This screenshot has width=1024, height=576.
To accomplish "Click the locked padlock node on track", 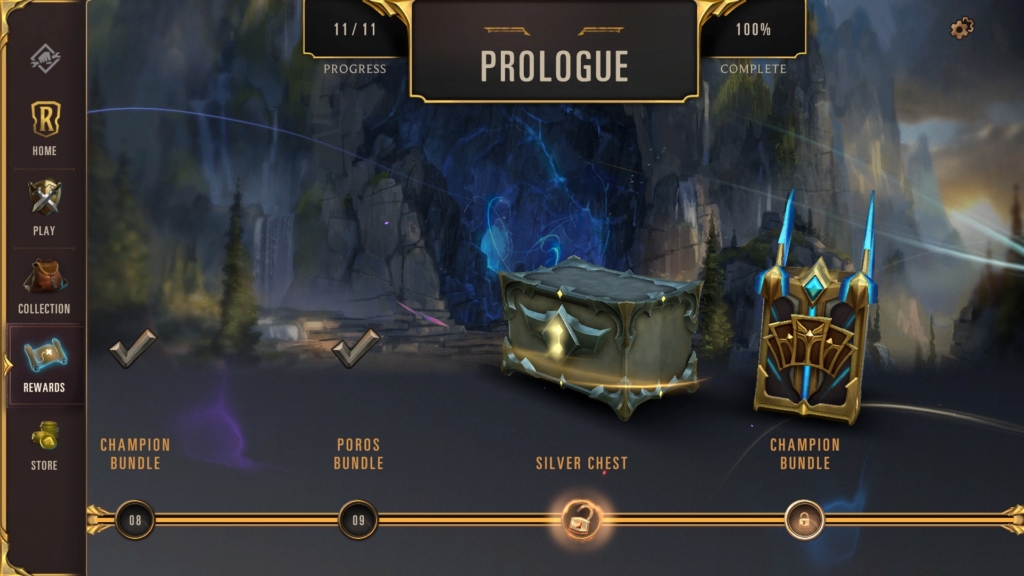I will [803, 519].
